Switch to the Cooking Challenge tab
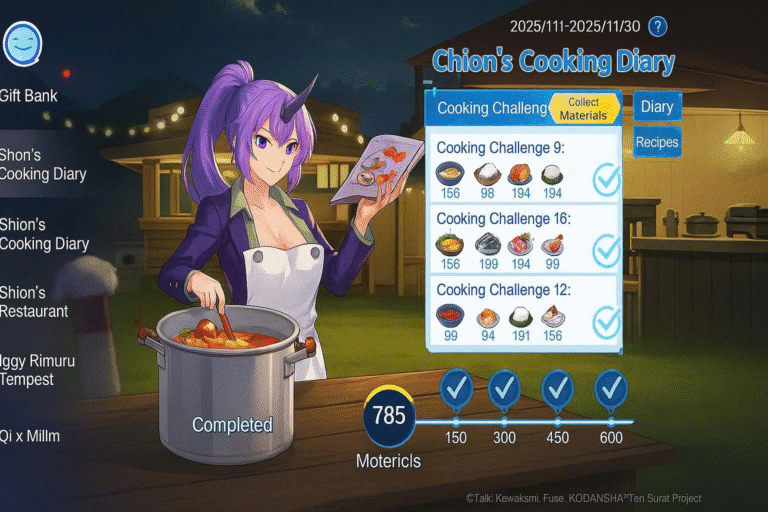This screenshot has height=512, width=768. click(x=490, y=108)
